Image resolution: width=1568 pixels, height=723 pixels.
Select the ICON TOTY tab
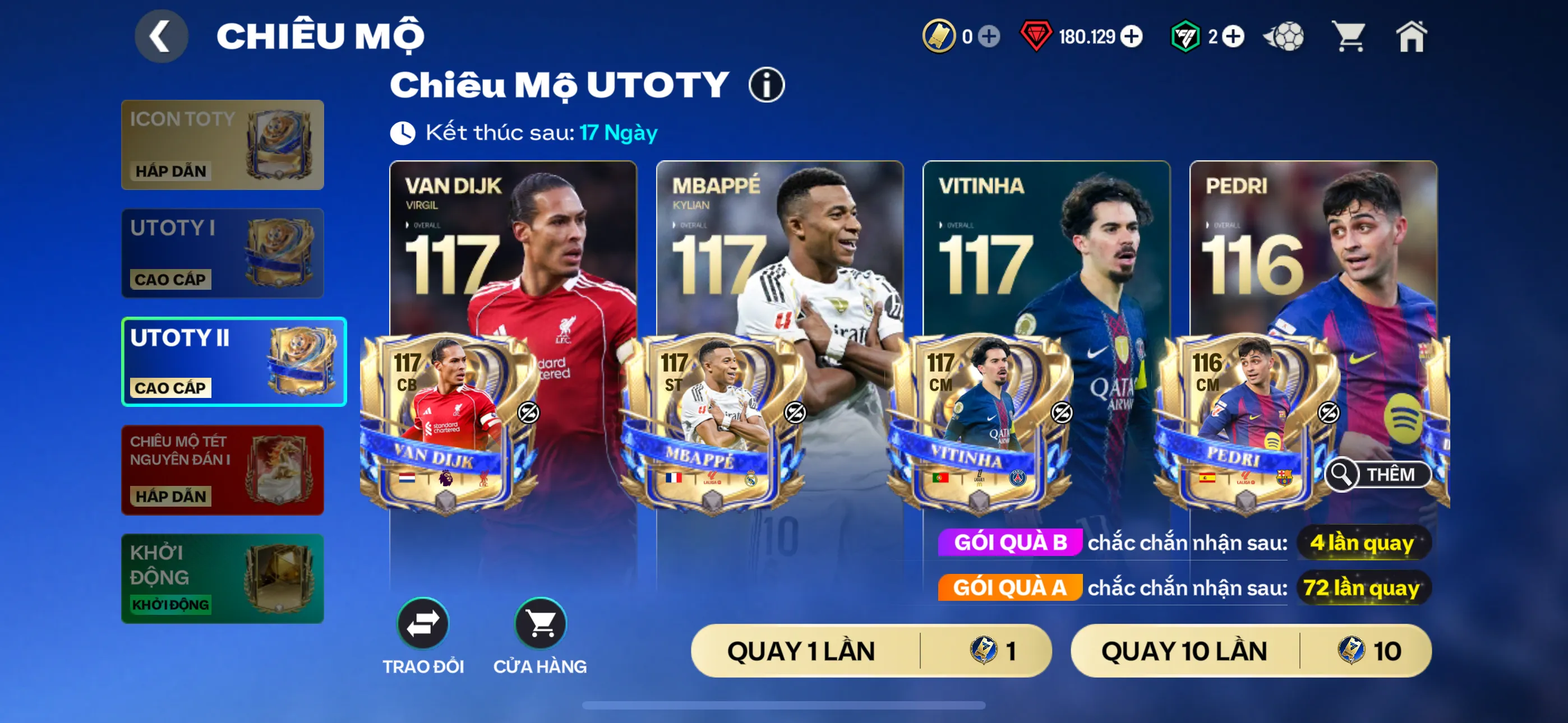point(222,145)
